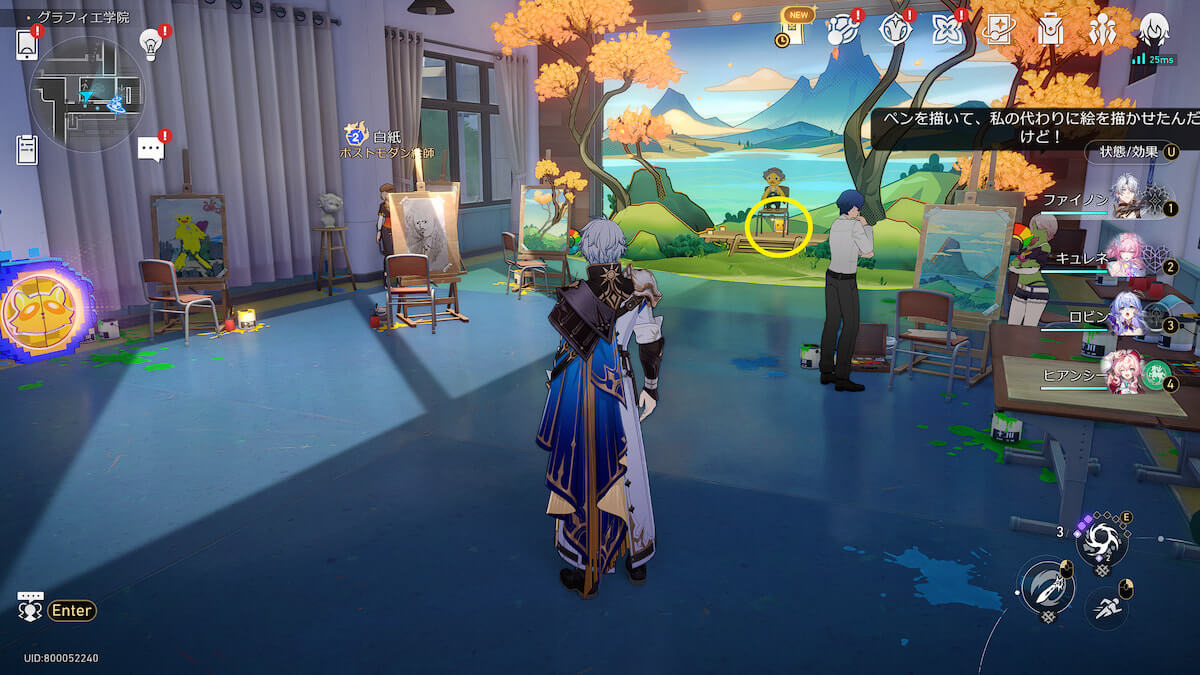Image resolution: width=1200 pixels, height=675 pixels.
Task: Open the NEW event banner icon
Action: tap(795, 29)
